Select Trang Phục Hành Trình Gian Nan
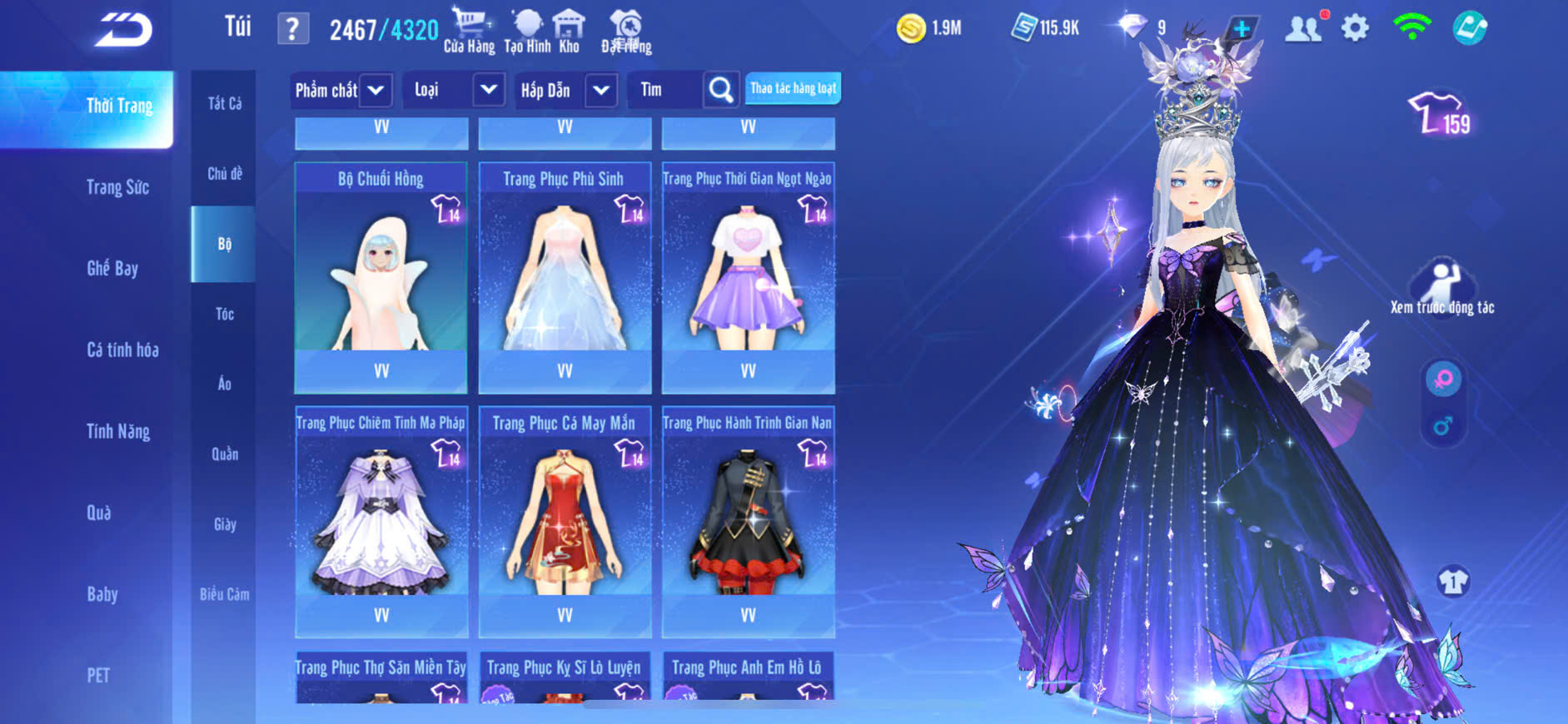1568x724 pixels. (x=748, y=520)
